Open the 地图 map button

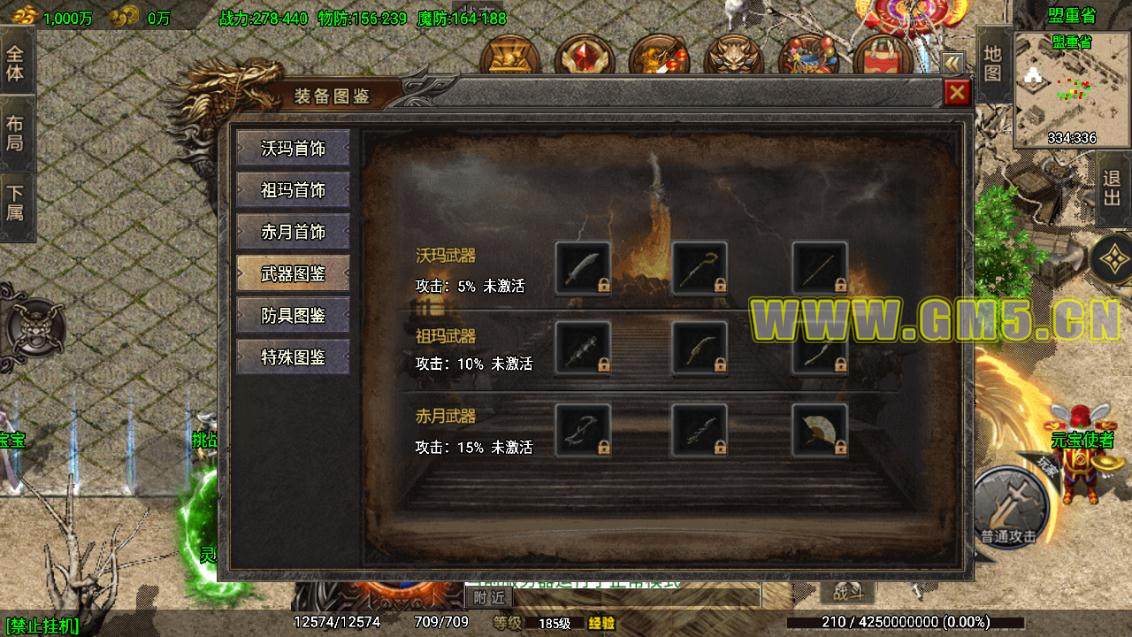click(991, 63)
